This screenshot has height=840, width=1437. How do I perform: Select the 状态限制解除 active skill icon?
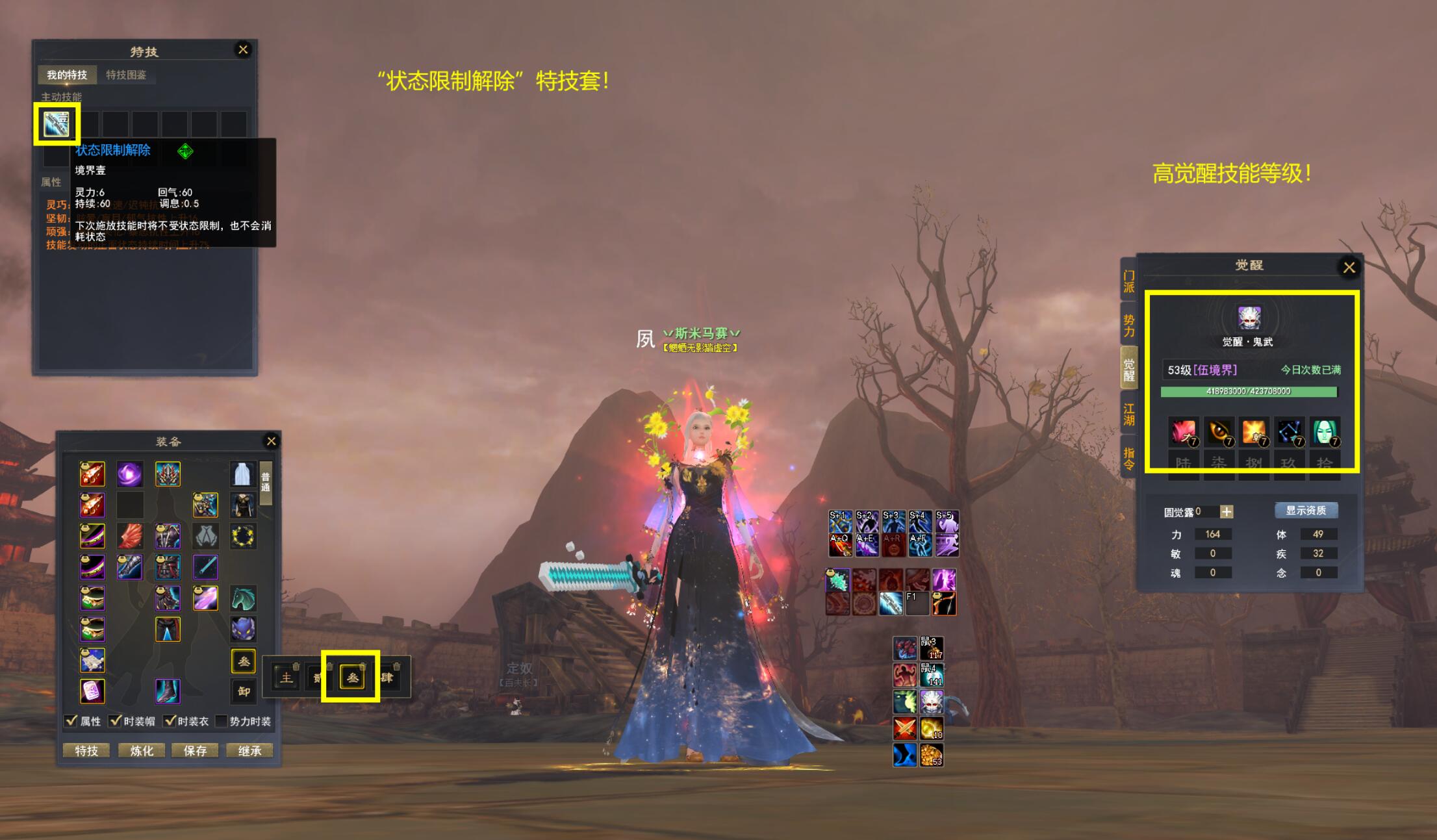pyautogui.click(x=57, y=123)
